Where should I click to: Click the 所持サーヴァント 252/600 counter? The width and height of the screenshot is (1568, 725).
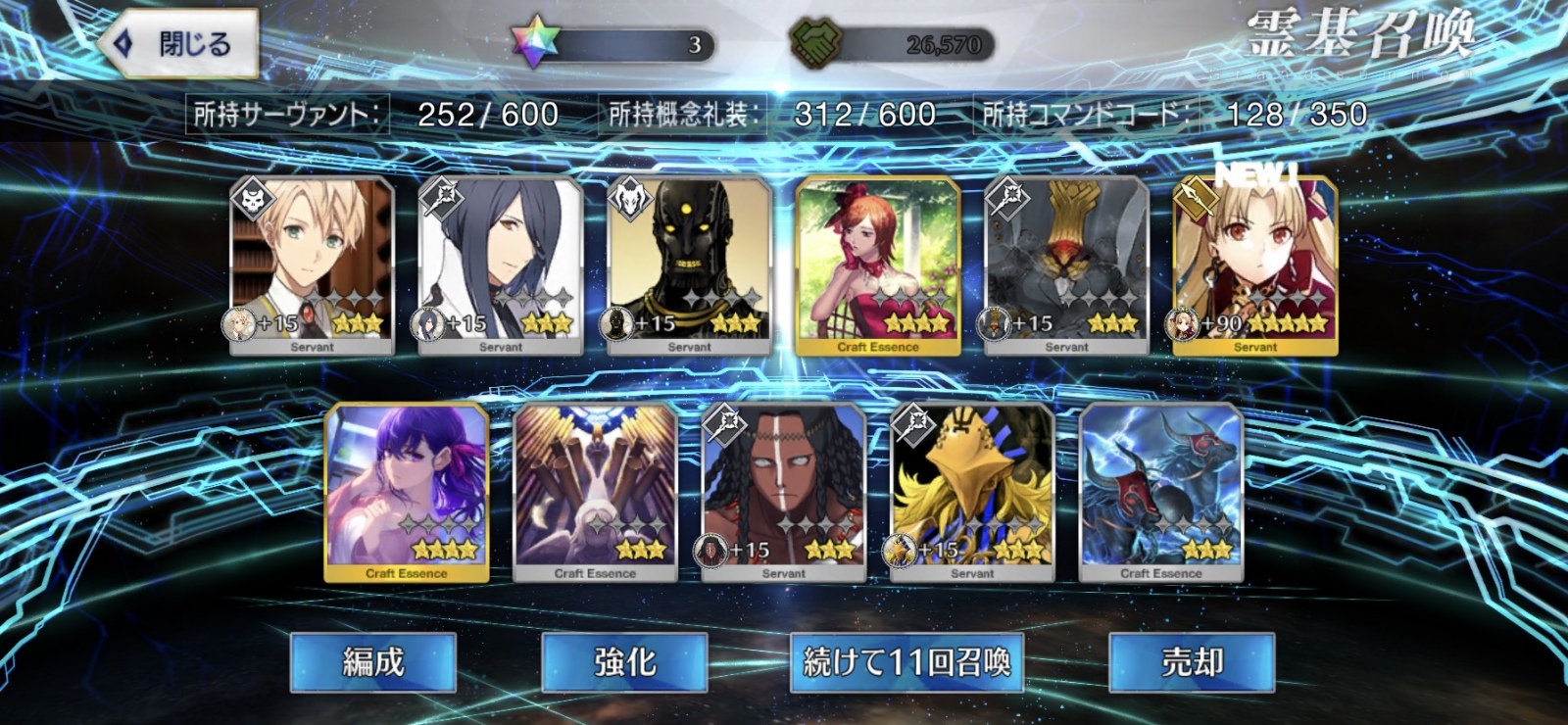coord(375,114)
